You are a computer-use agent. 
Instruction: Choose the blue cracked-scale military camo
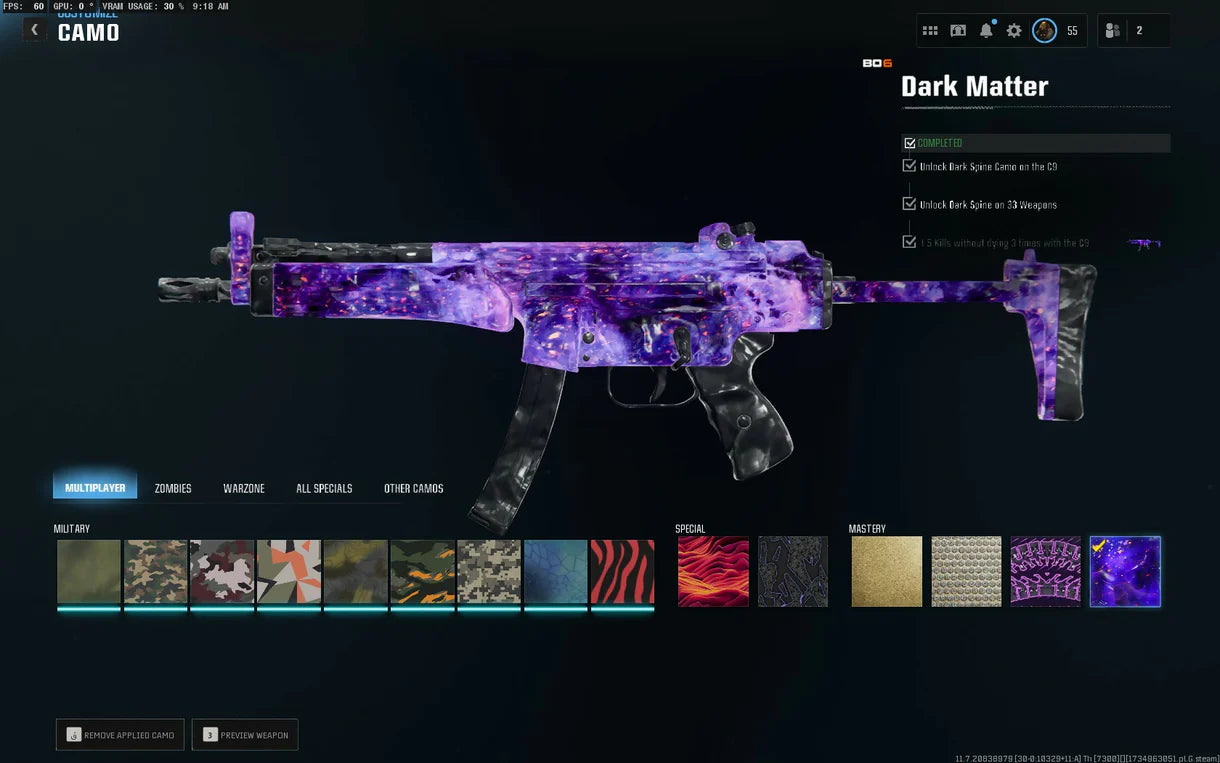point(555,572)
